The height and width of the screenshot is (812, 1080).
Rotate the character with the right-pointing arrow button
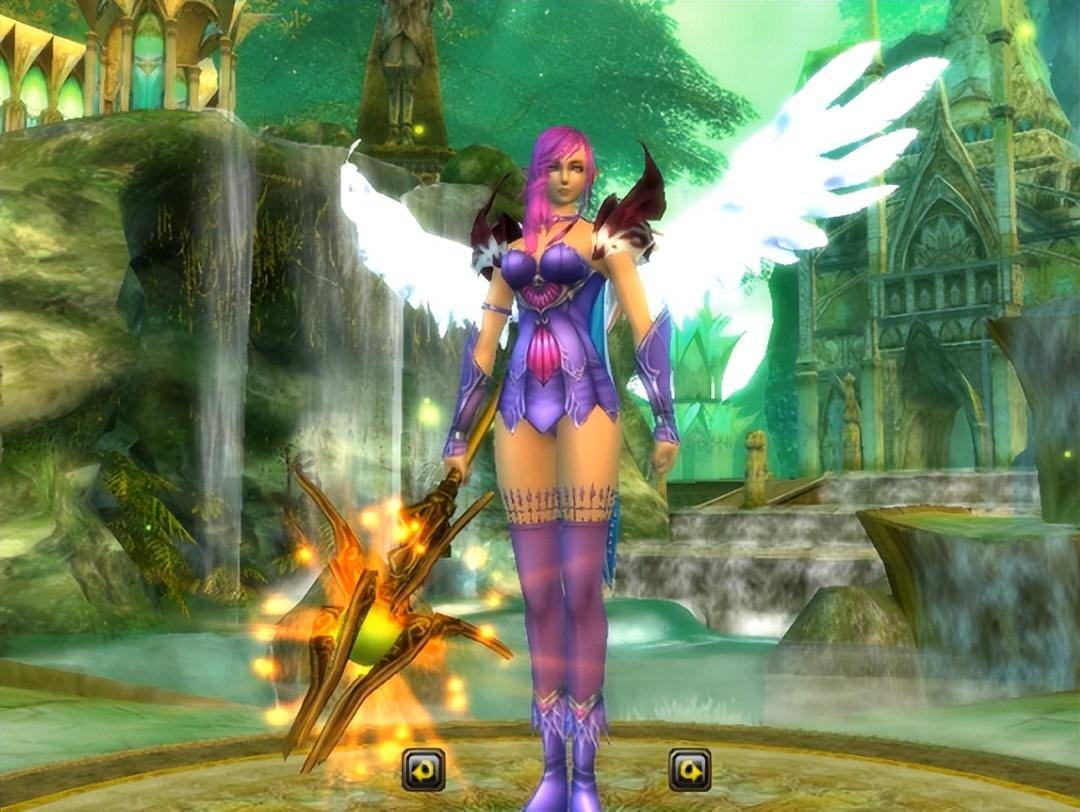(x=690, y=769)
